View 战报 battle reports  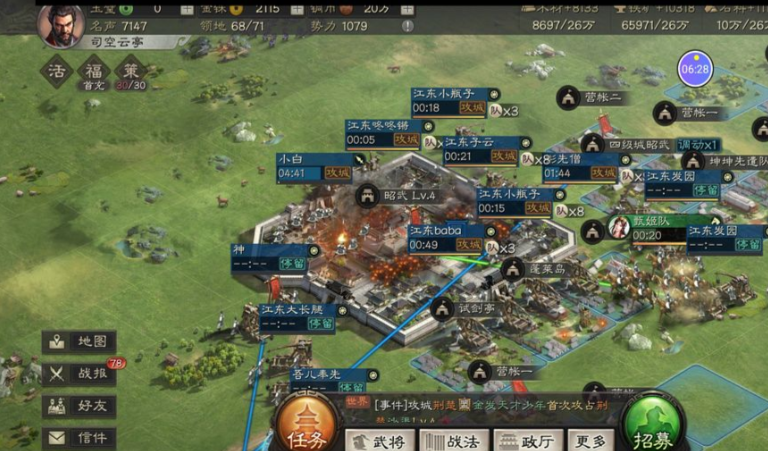coord(79,374)
